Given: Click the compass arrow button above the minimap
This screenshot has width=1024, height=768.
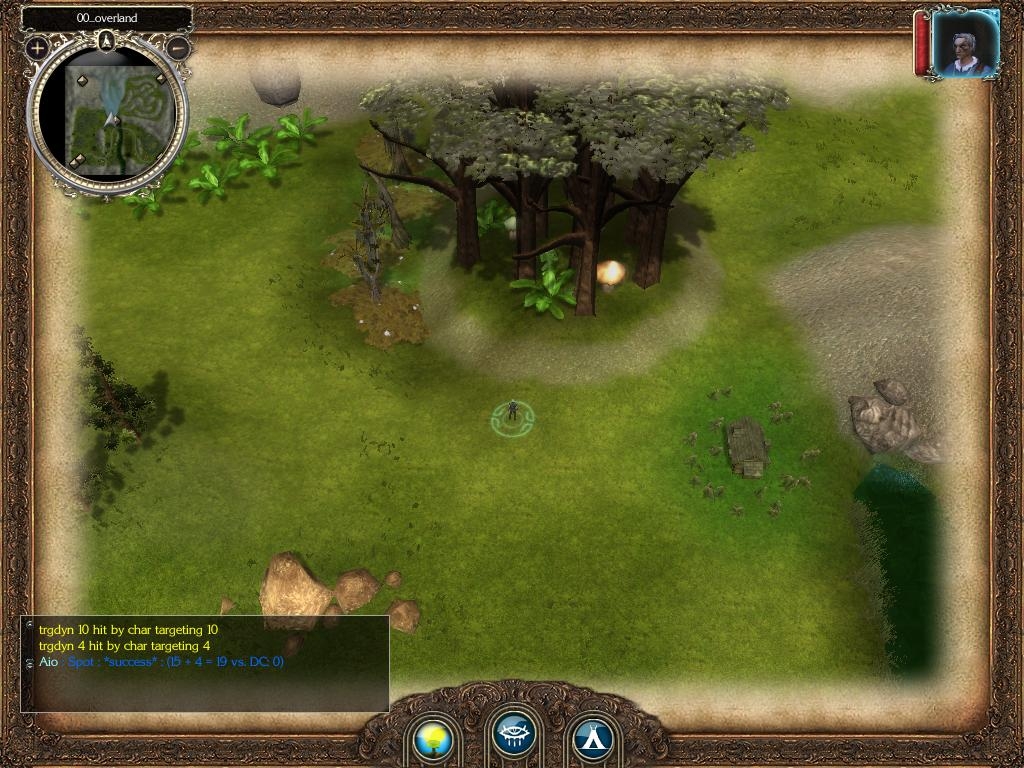Looking at the screenshot, I should point(108,41).
